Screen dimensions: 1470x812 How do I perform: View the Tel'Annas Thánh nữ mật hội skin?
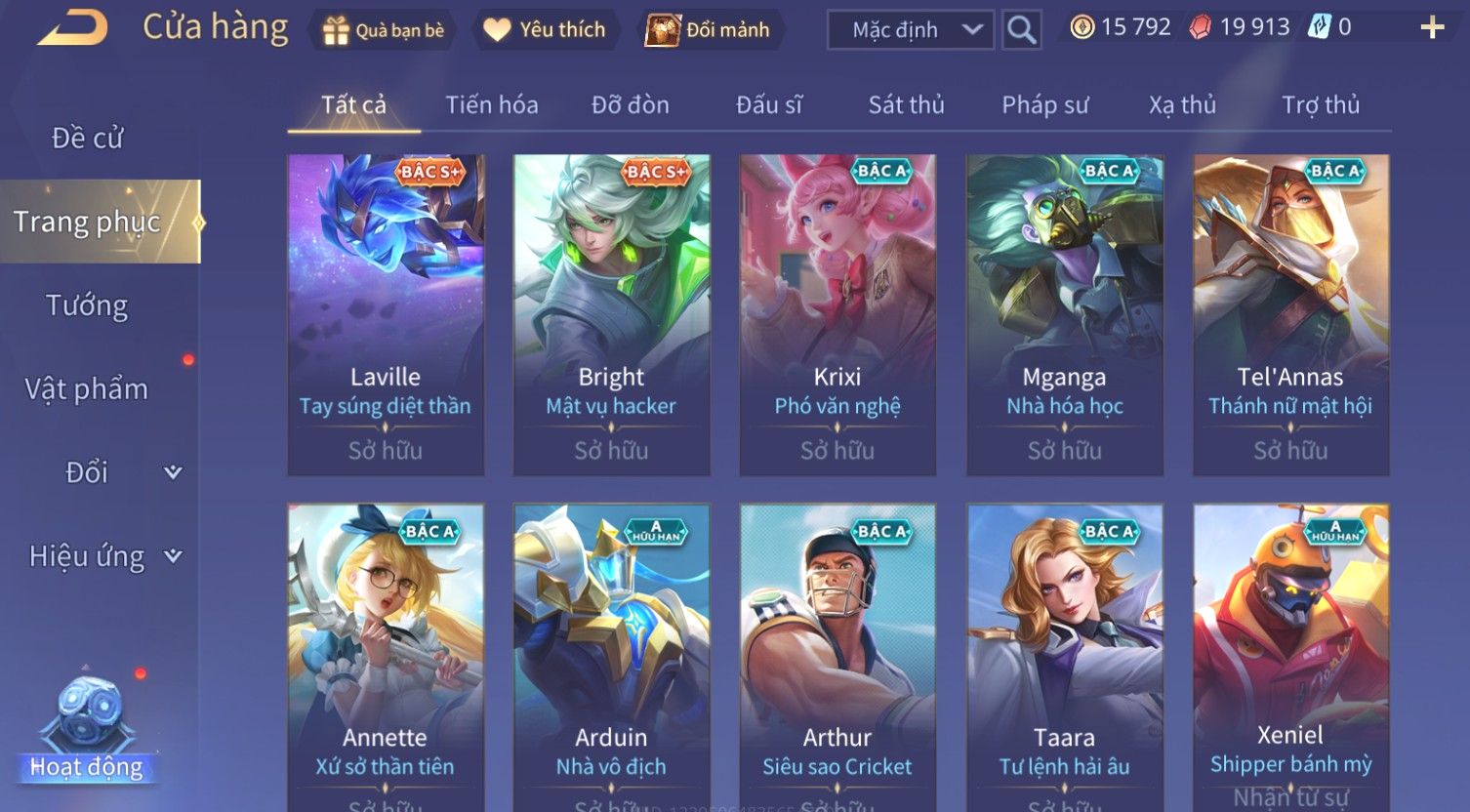[x=1290, y=314]
